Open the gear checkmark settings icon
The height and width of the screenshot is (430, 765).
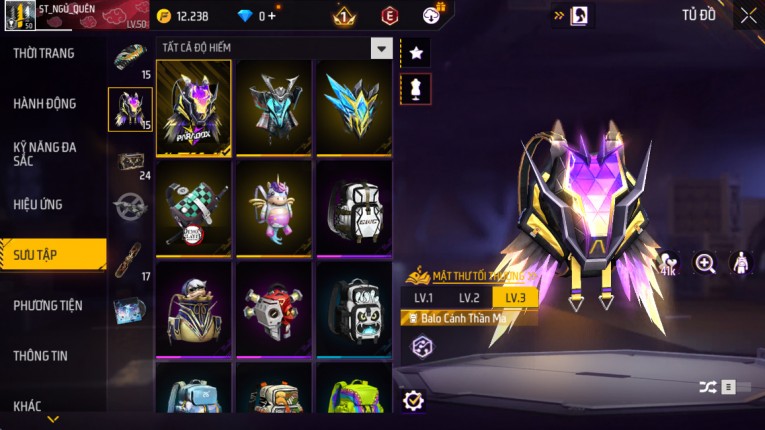click(413, 401)
